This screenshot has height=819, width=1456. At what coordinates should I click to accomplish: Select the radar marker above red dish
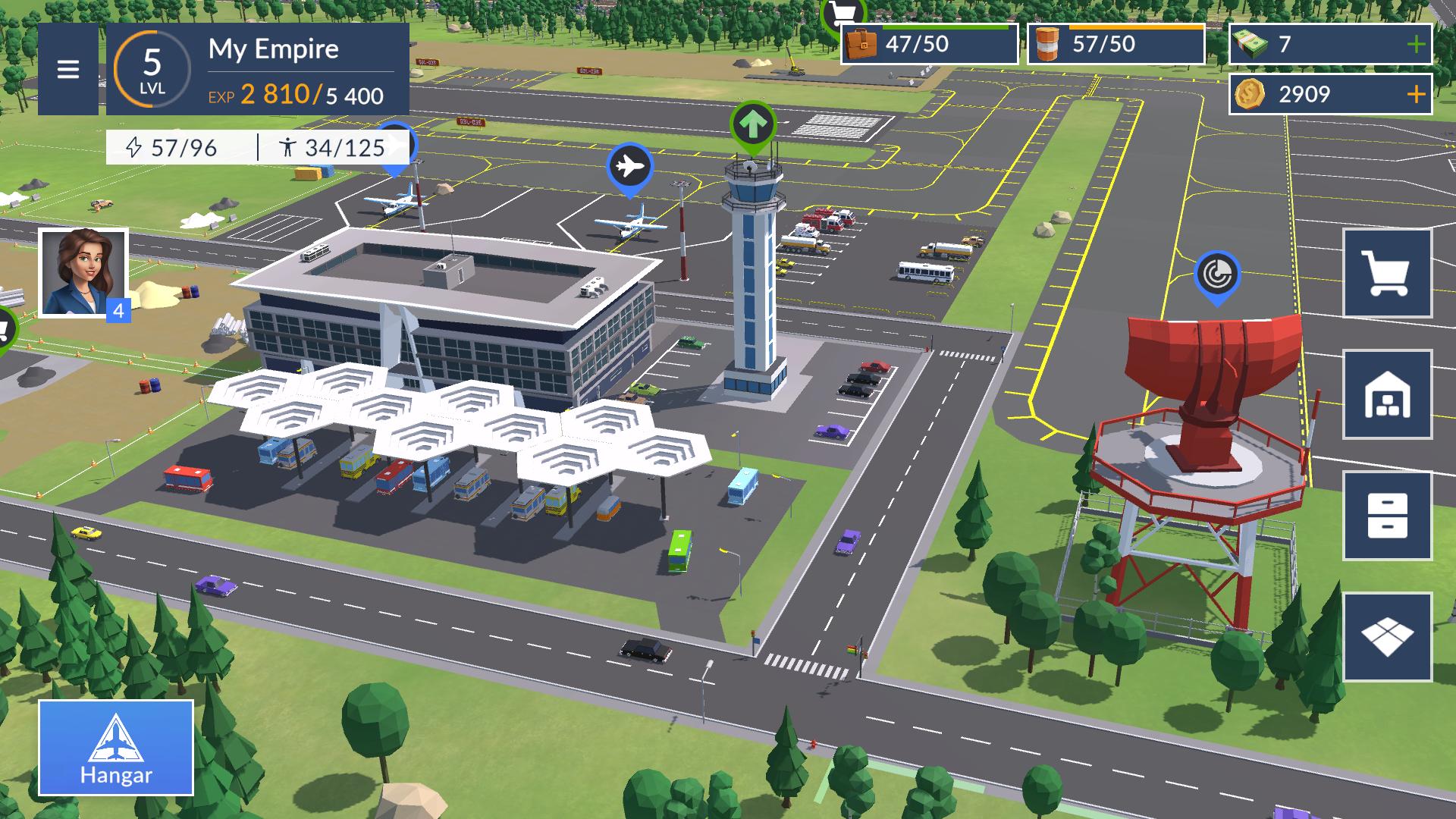(x=1216, y=275)
